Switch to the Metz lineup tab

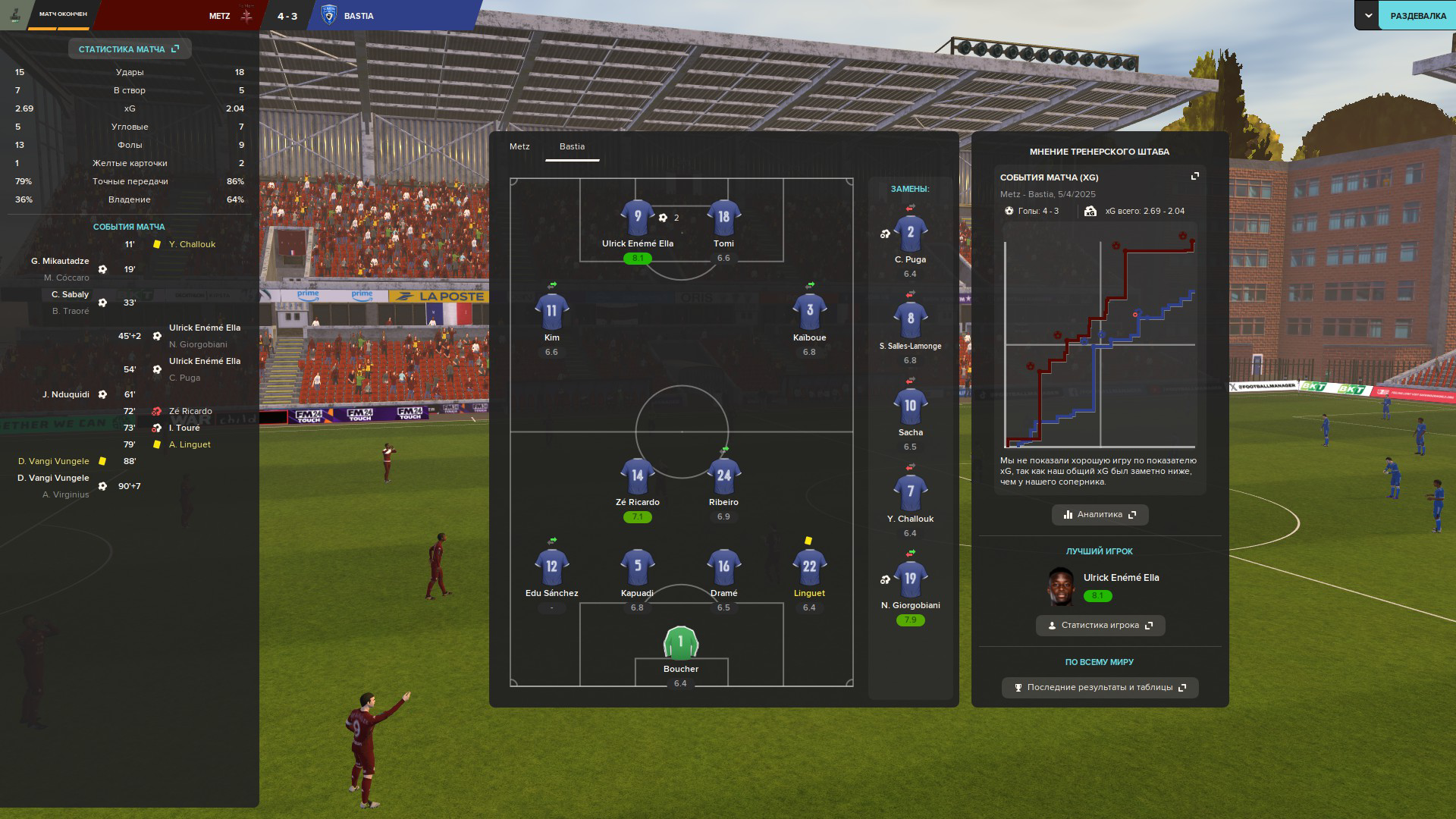[x=519, y=146]
